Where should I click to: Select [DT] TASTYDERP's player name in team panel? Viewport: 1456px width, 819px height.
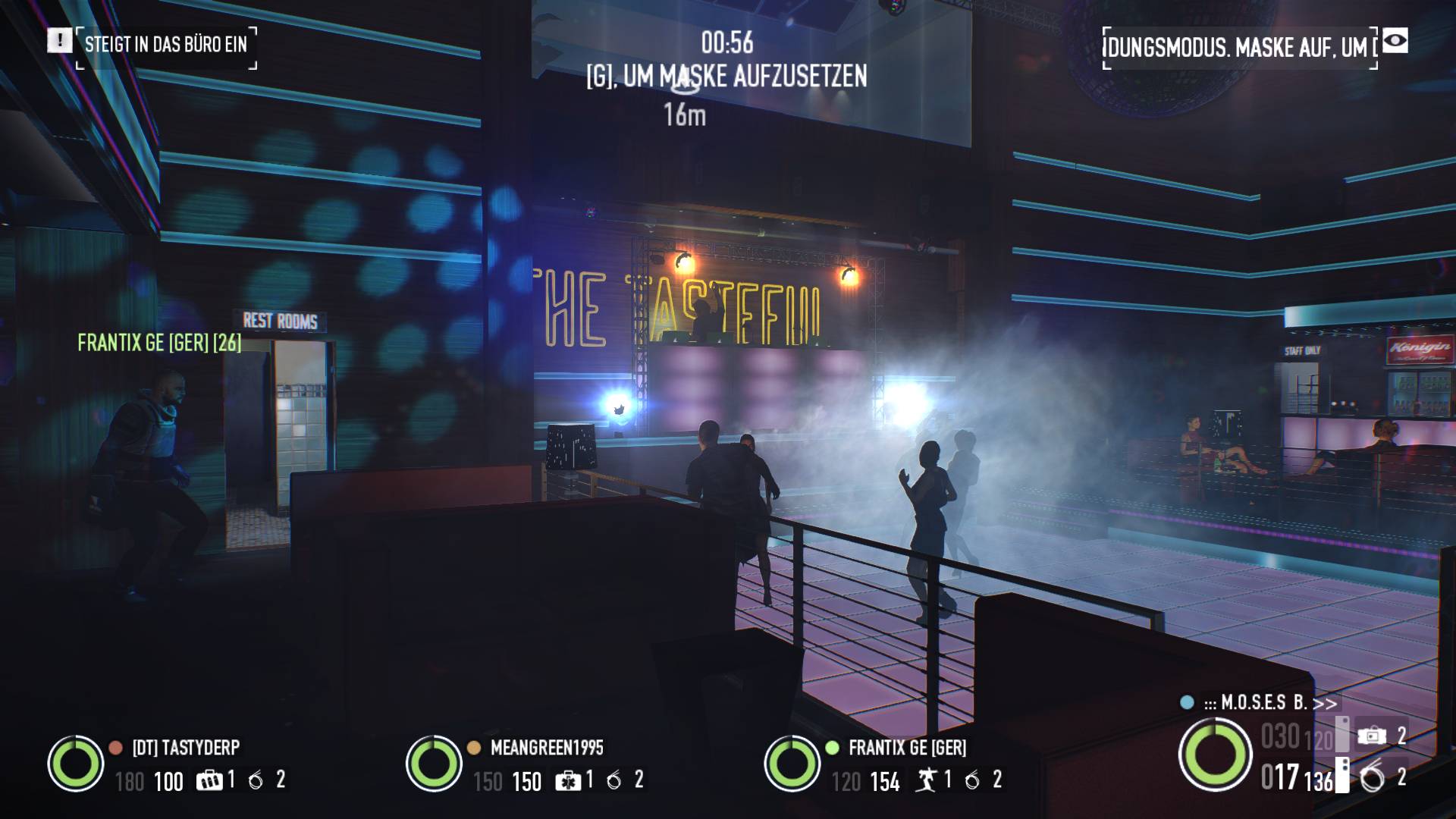pyautogui.click(x=186, y=748)
